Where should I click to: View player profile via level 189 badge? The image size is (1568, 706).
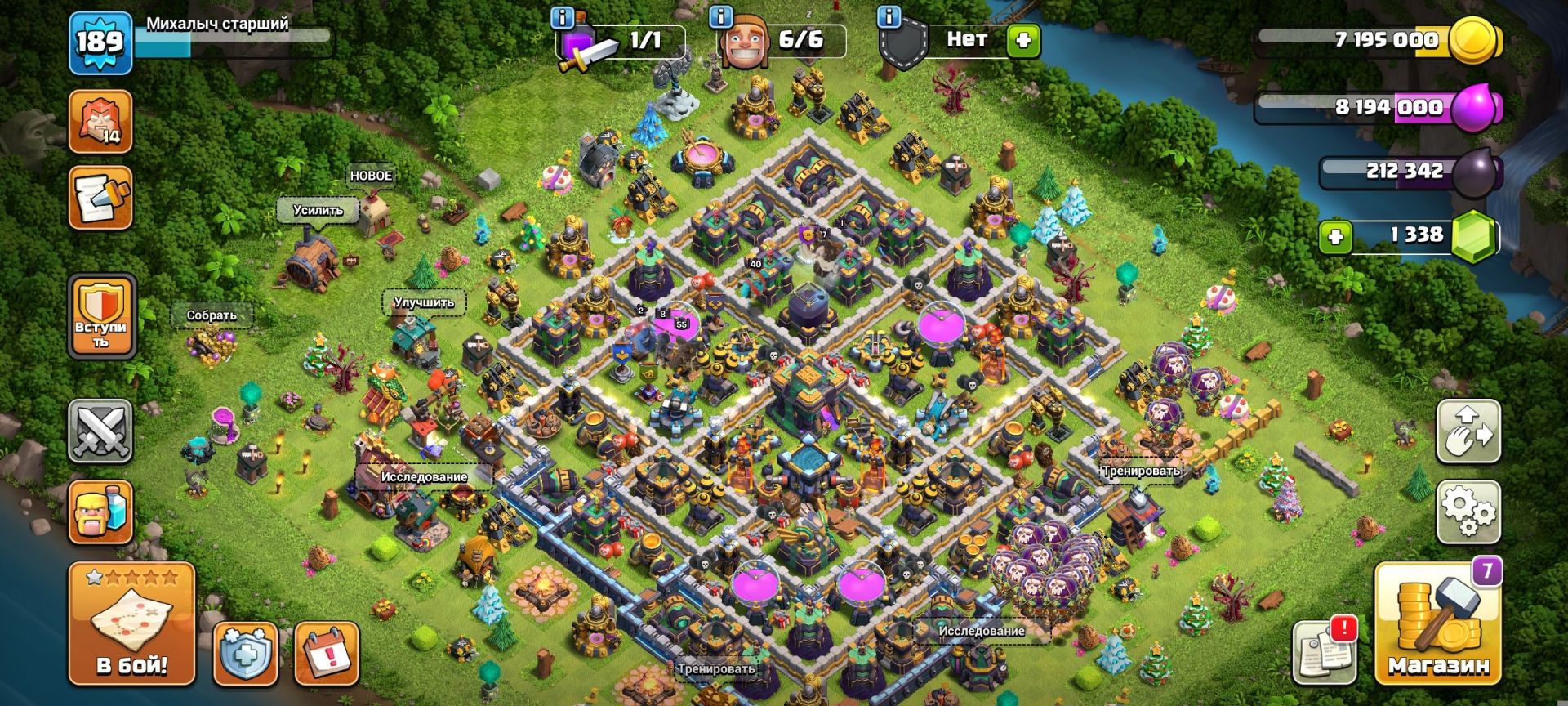click(100, 42)
